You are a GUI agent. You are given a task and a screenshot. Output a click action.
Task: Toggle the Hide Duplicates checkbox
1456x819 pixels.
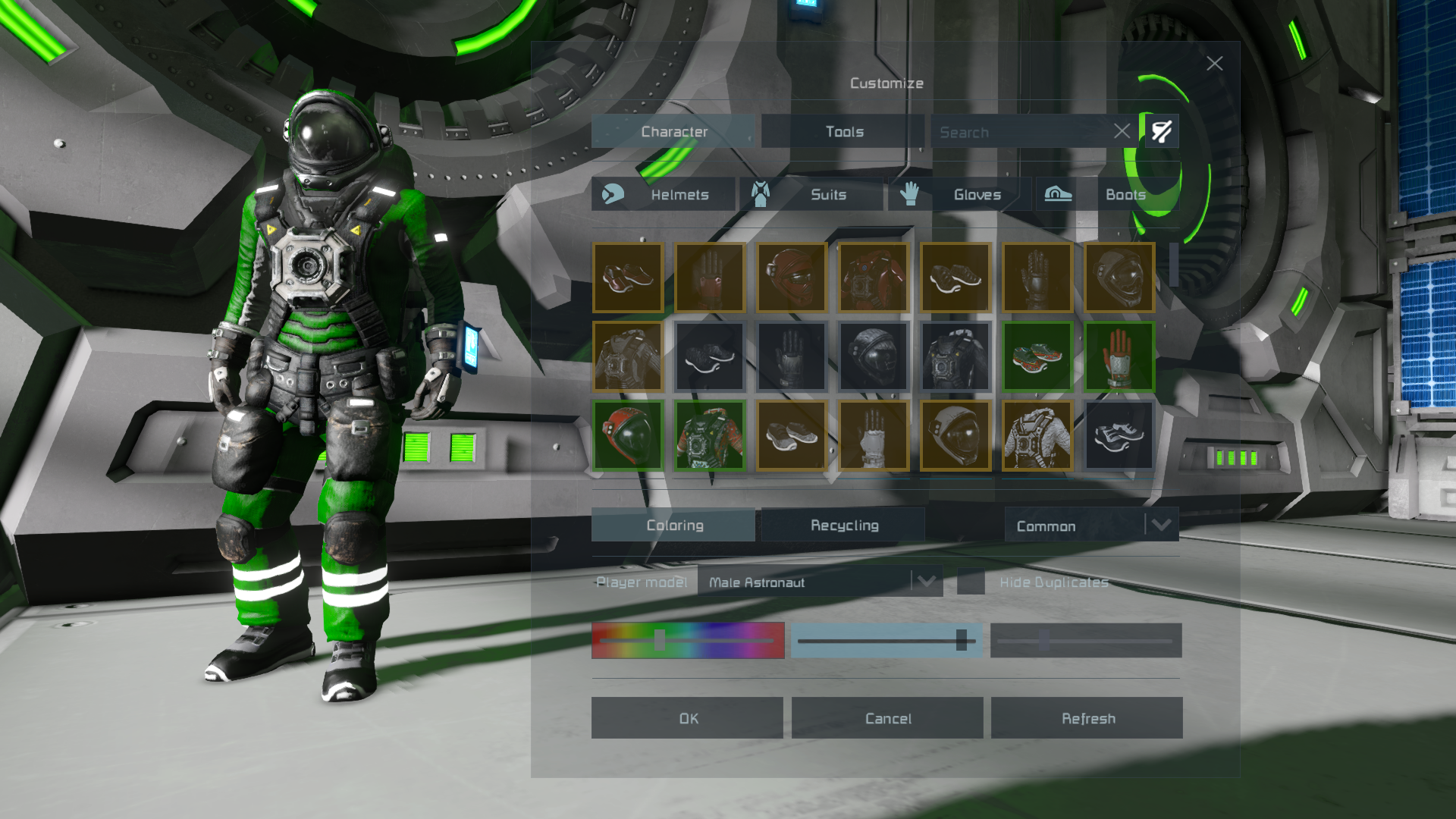click(x=971, y=582)
